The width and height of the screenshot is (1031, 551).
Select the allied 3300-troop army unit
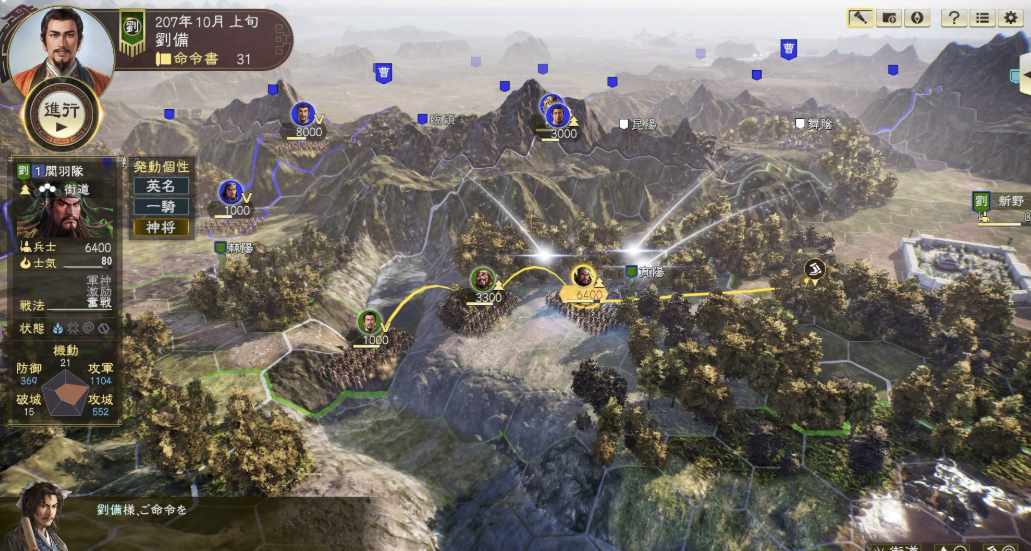(483, 281)
